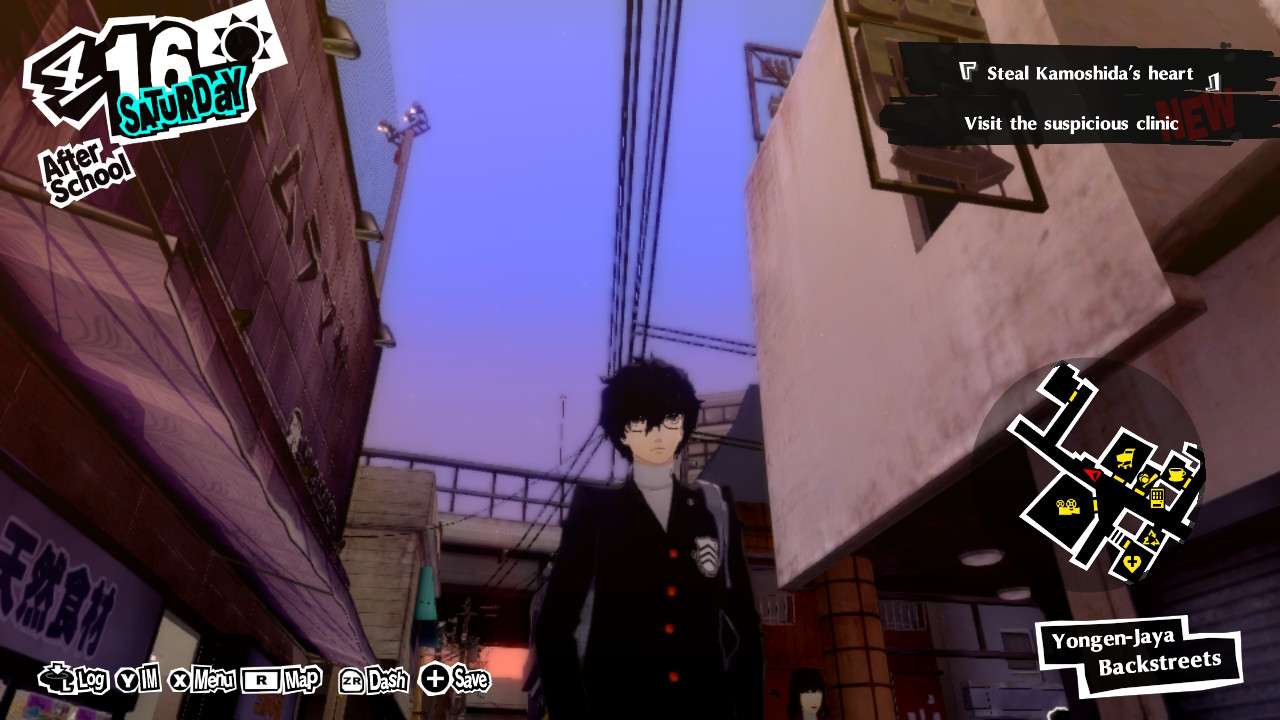The height and width of the screenshot is (720, 1280).
Task: Click the movie projector theater icon on minimap
Action: [x=1068, y=507]
